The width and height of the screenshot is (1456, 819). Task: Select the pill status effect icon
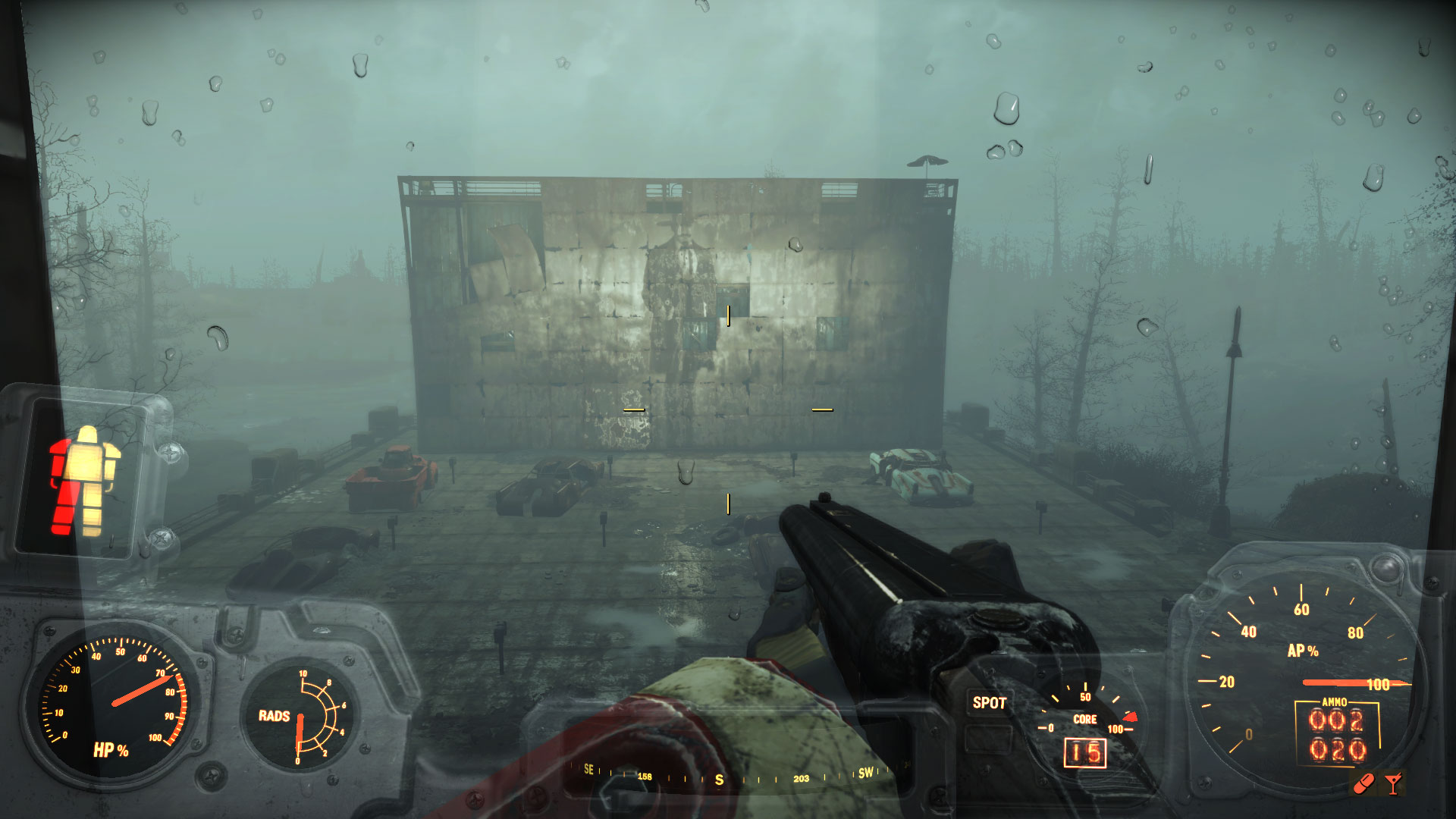pyautogui.click(x=1363, y=783)
